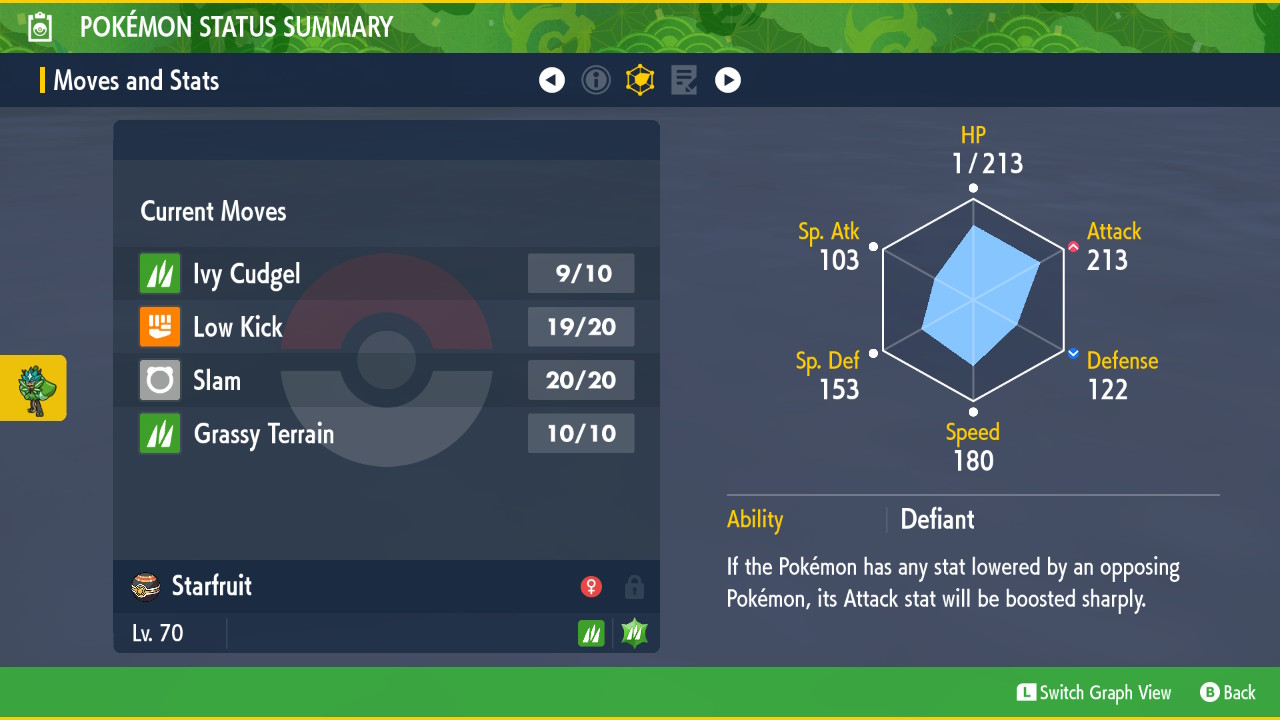Pick the Slam move entry

(386, 380)
